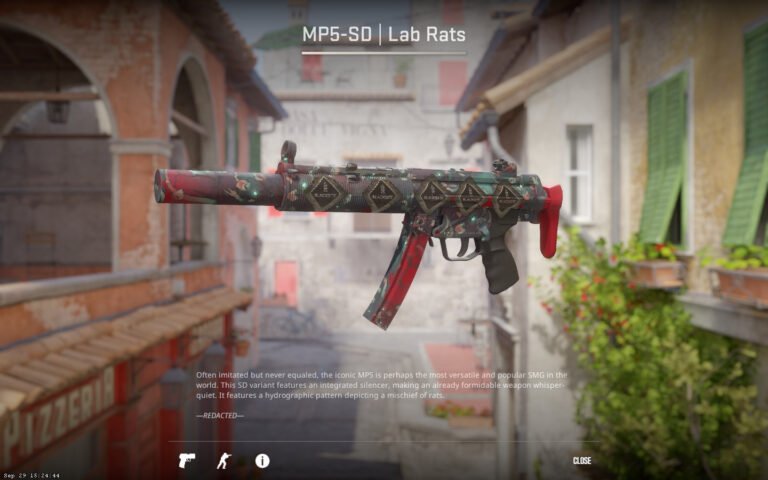The image size is (768, 480).
Task: Close the MP5-SD inspect screen
Action: coord(581,460)
